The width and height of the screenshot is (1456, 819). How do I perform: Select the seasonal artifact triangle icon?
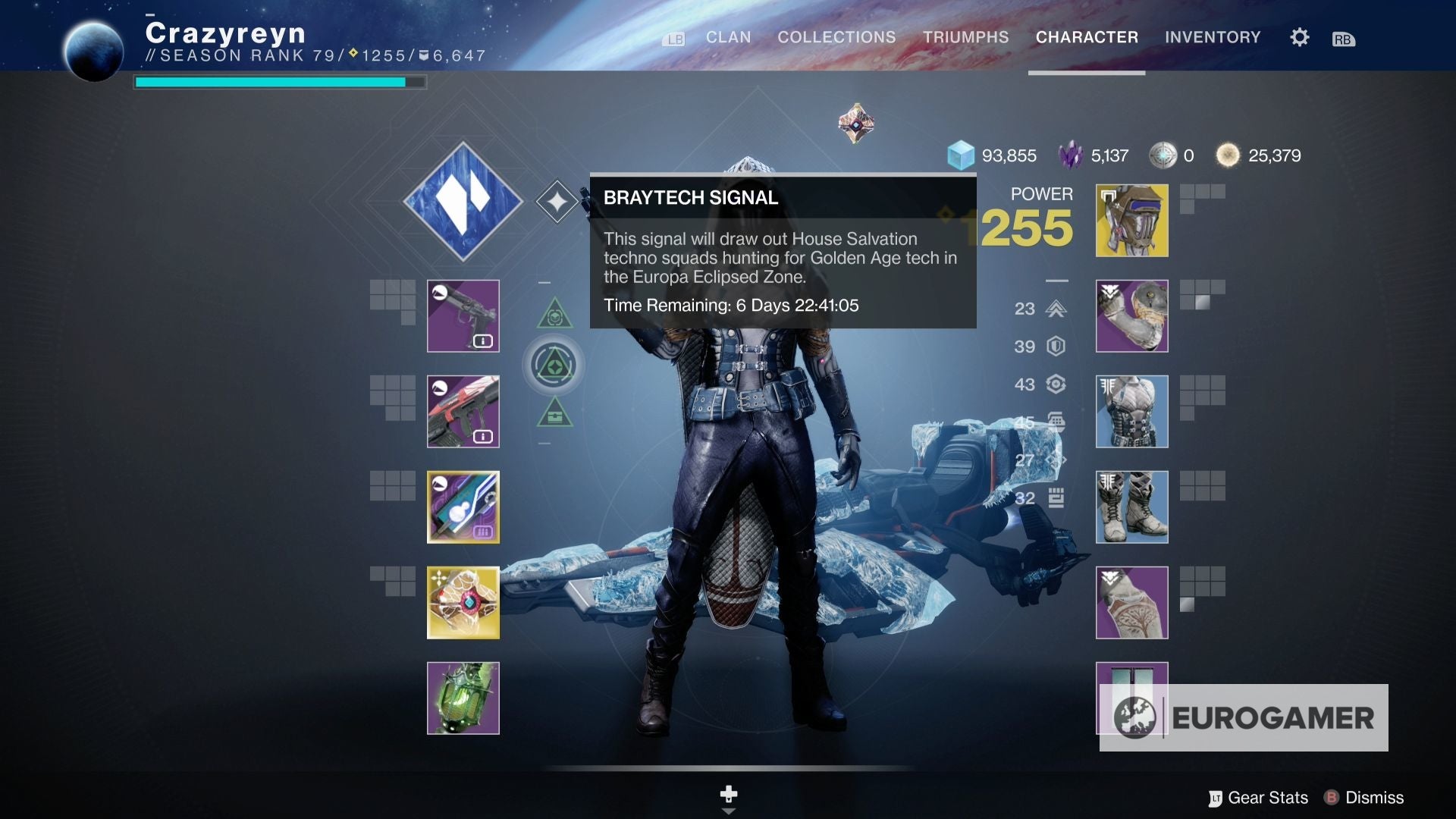pyautogui.click(x=555, y=365)
